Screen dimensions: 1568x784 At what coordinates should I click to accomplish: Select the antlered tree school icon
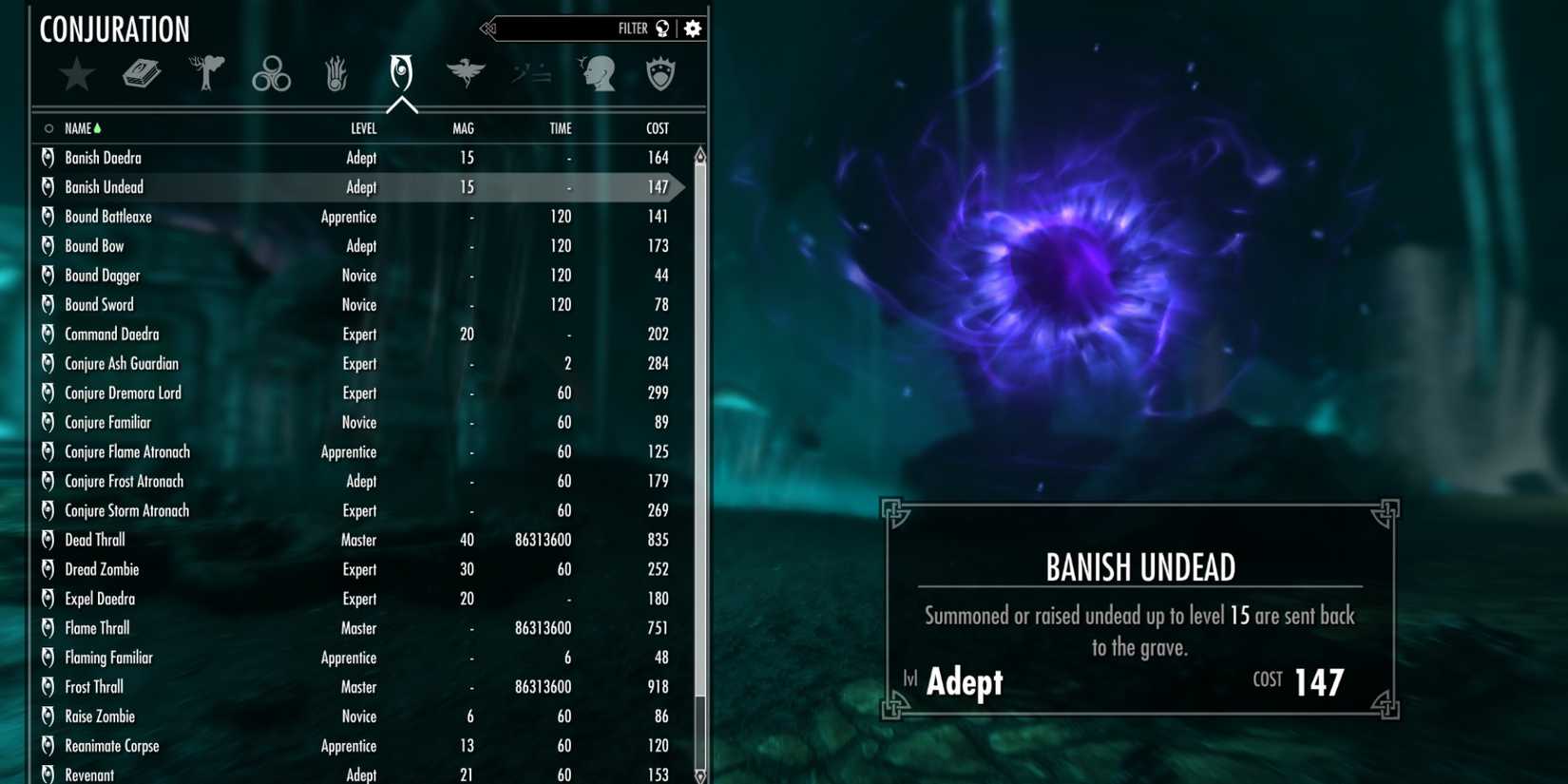click(206, 71)
